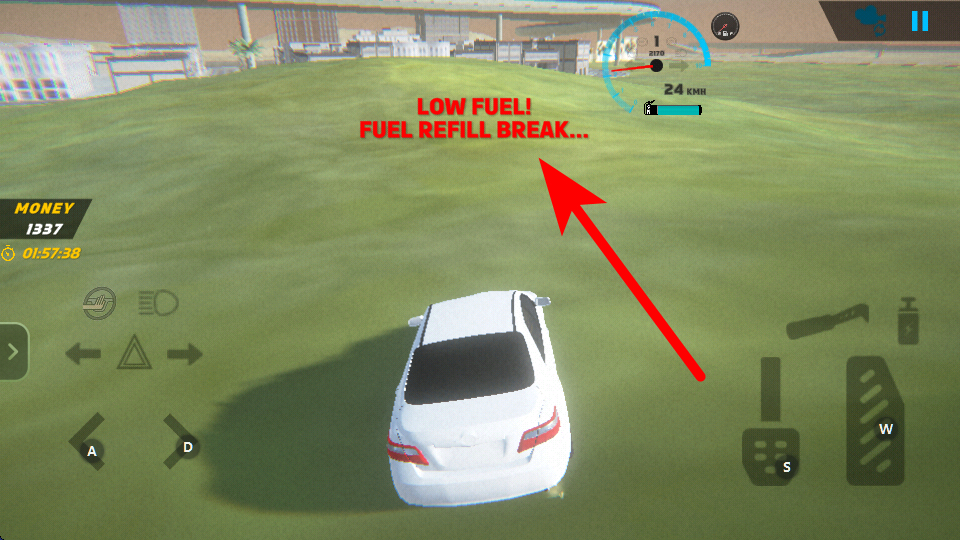Activate the nitro boost canister

click(908, 321)
